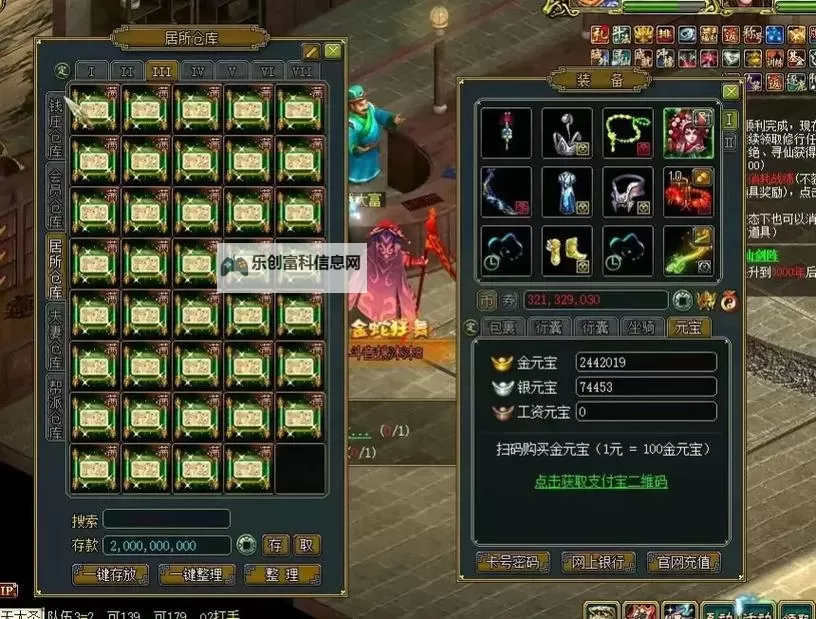Viewport: 816px width, 619px height.
Task: Use the 一键整理 button
Action: coord(197,575)
